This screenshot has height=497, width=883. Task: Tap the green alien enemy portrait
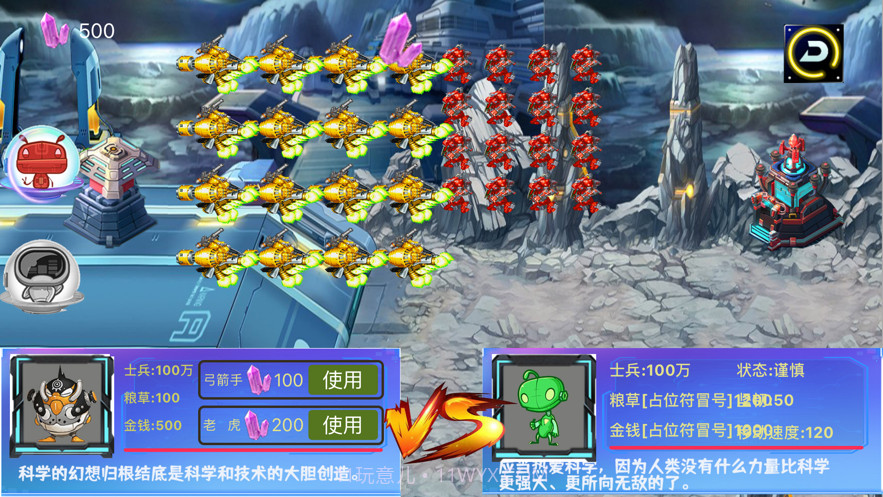(543, 405)
